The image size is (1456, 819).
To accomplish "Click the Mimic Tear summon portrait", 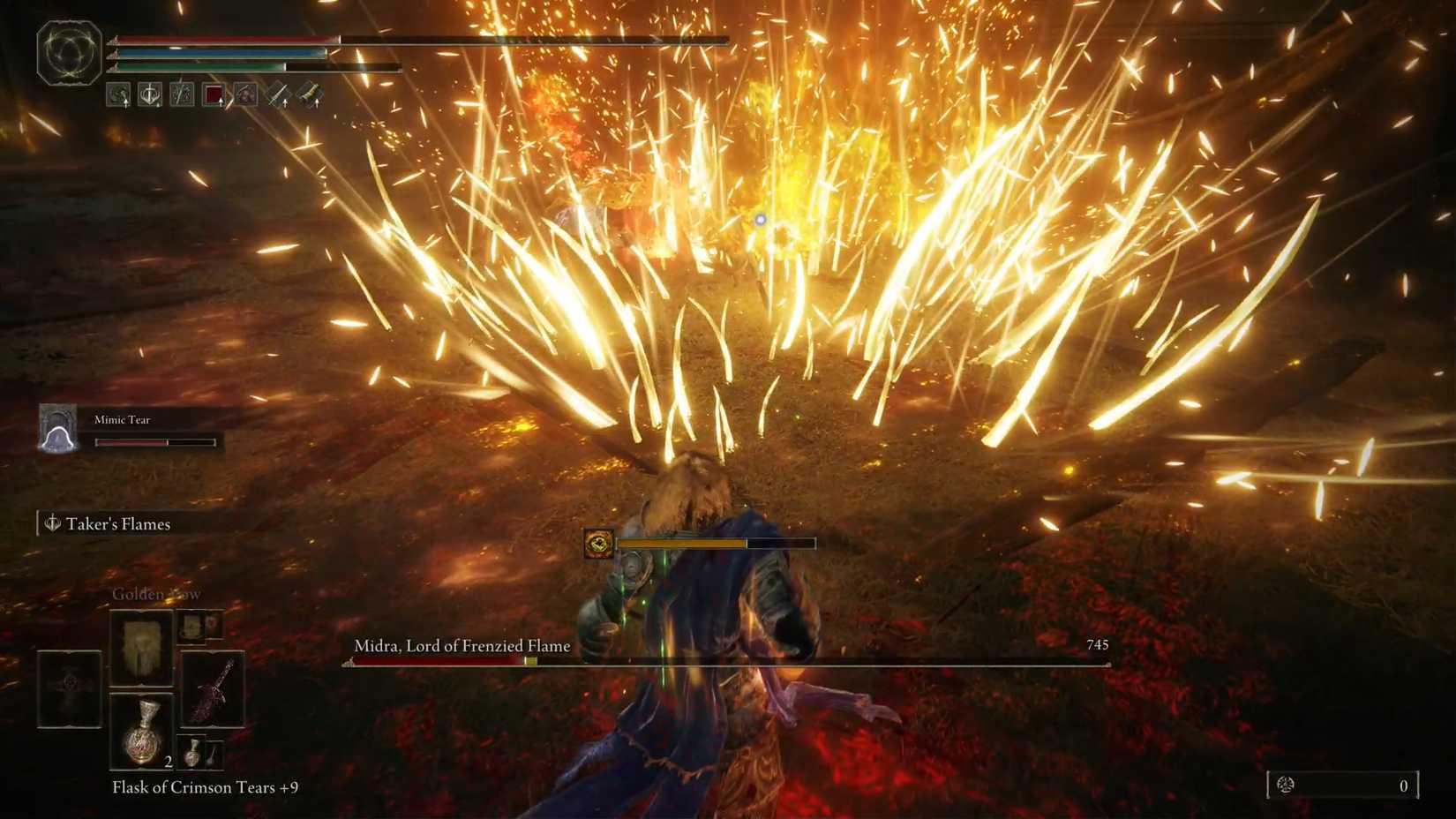I will coord(57,430).
